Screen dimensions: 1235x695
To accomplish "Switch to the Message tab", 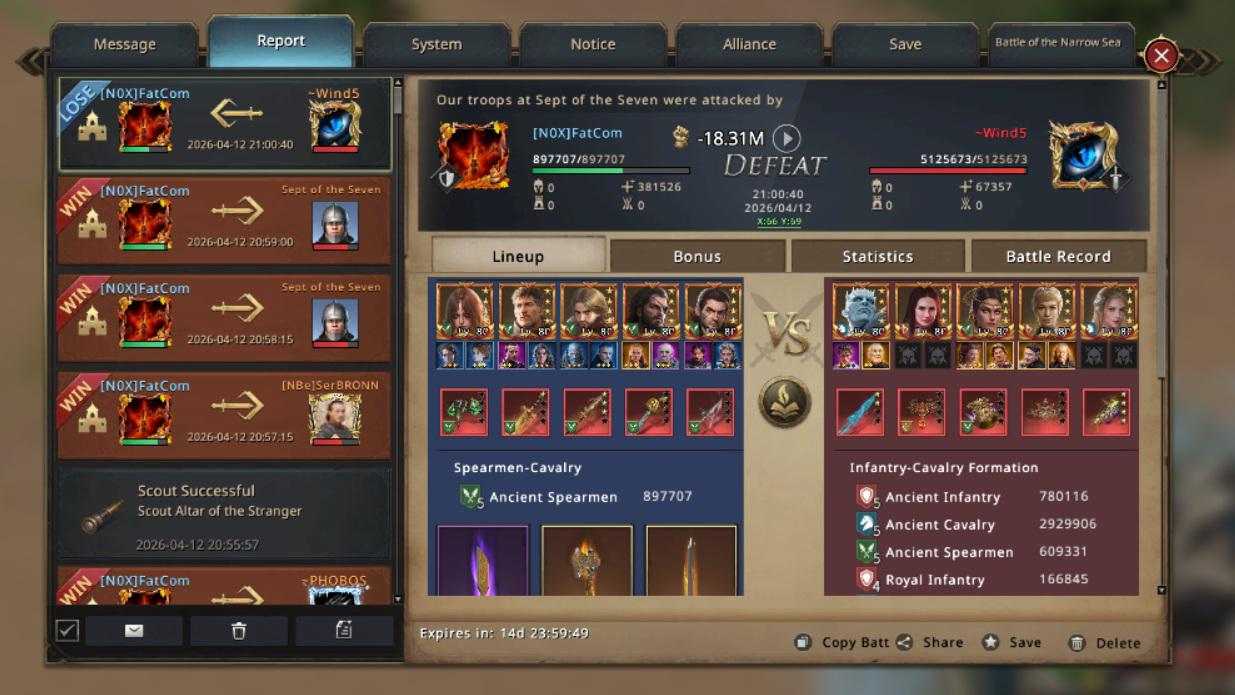I will click(124, 44).
